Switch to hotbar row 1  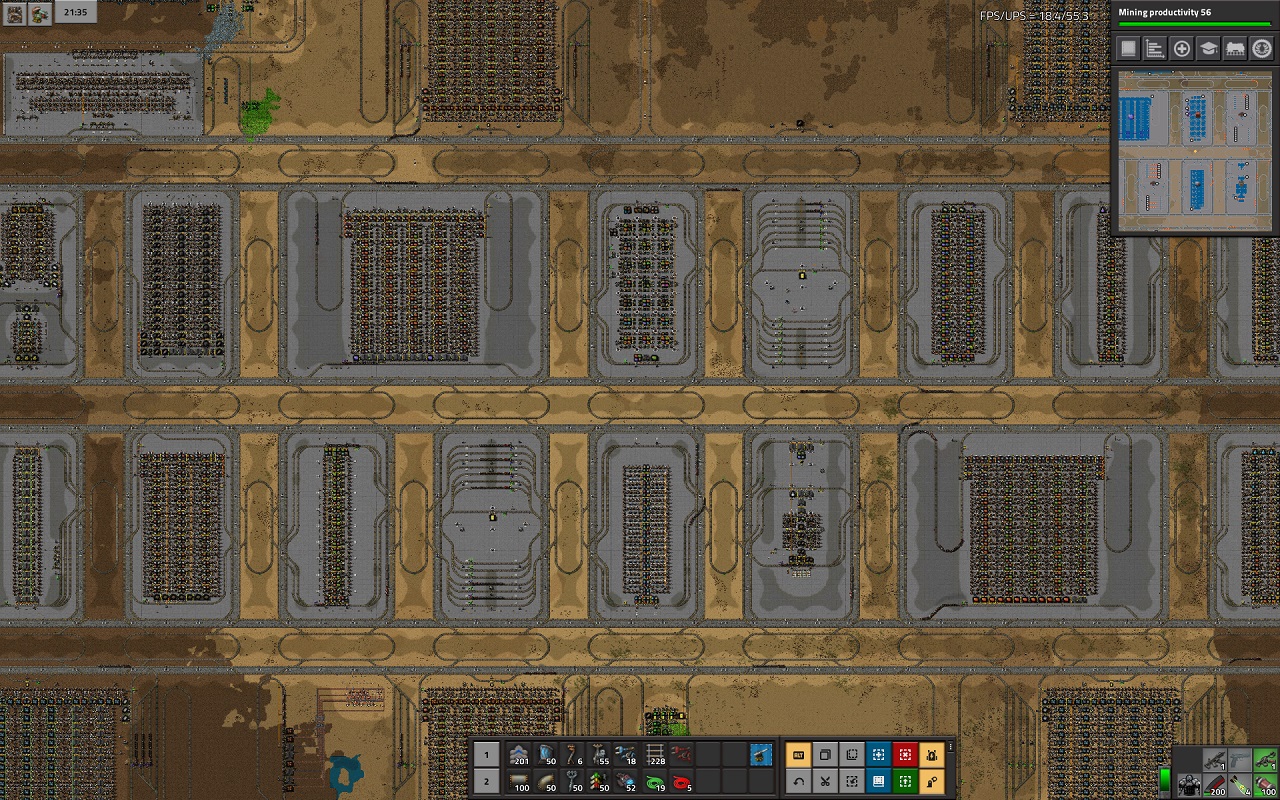pyautogui.click(x=485, y=755)
